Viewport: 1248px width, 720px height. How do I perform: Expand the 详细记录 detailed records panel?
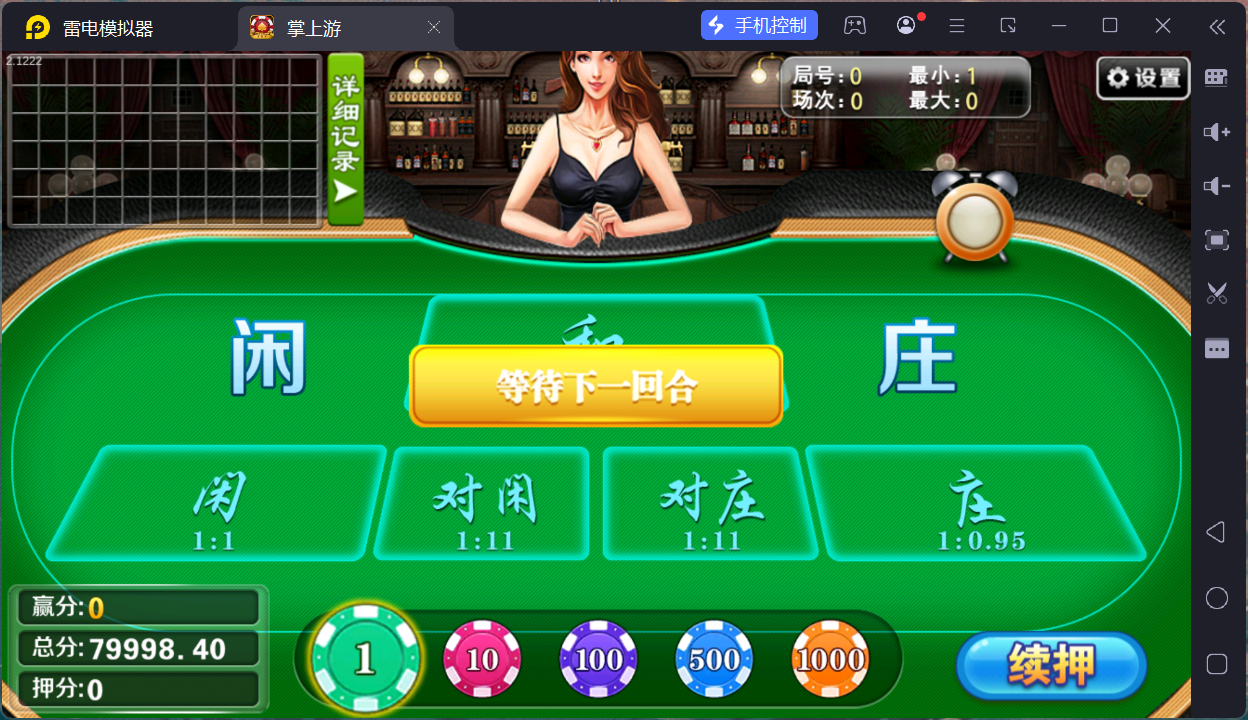point(345,139)
